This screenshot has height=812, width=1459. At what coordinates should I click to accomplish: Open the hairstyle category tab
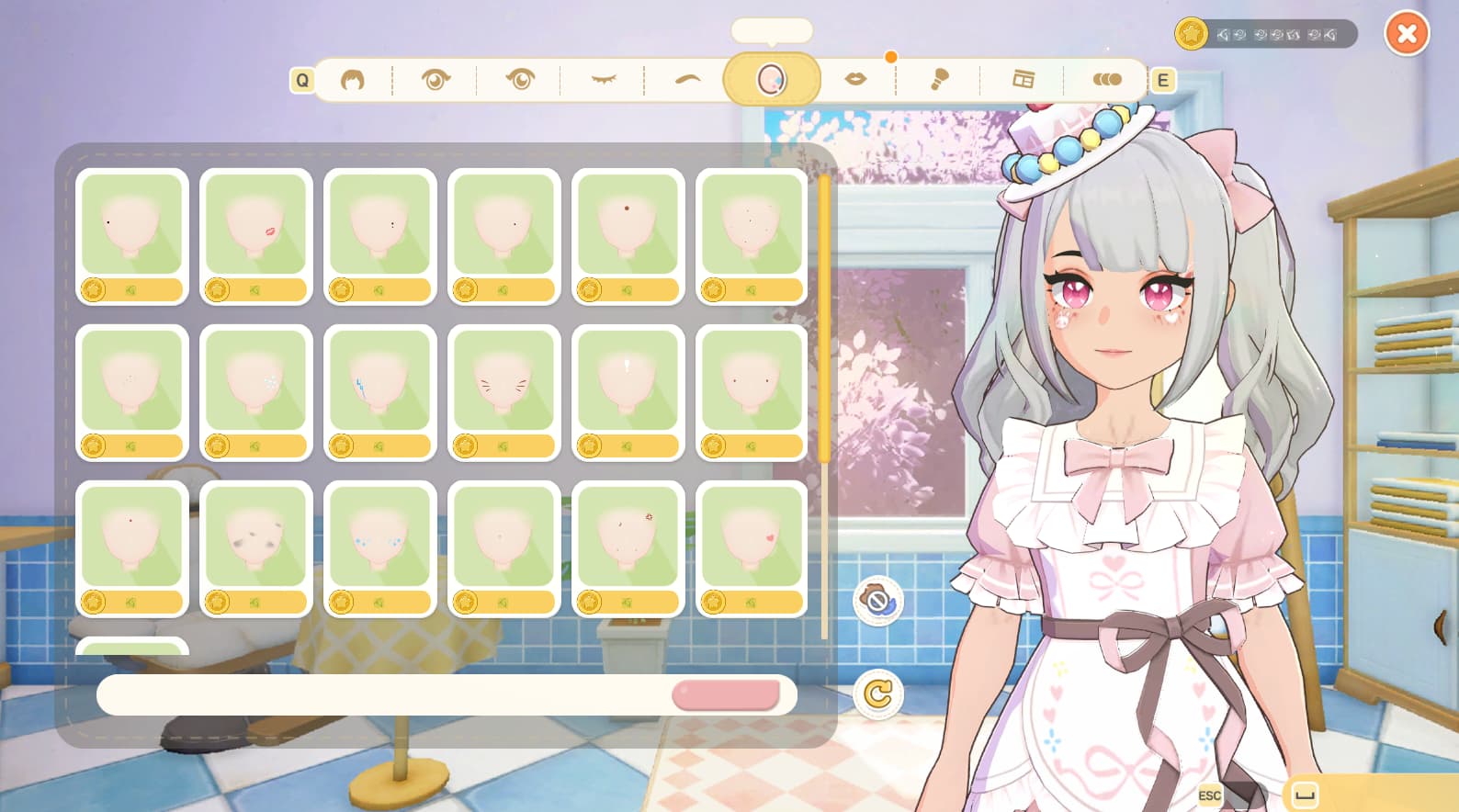(353, 80)
